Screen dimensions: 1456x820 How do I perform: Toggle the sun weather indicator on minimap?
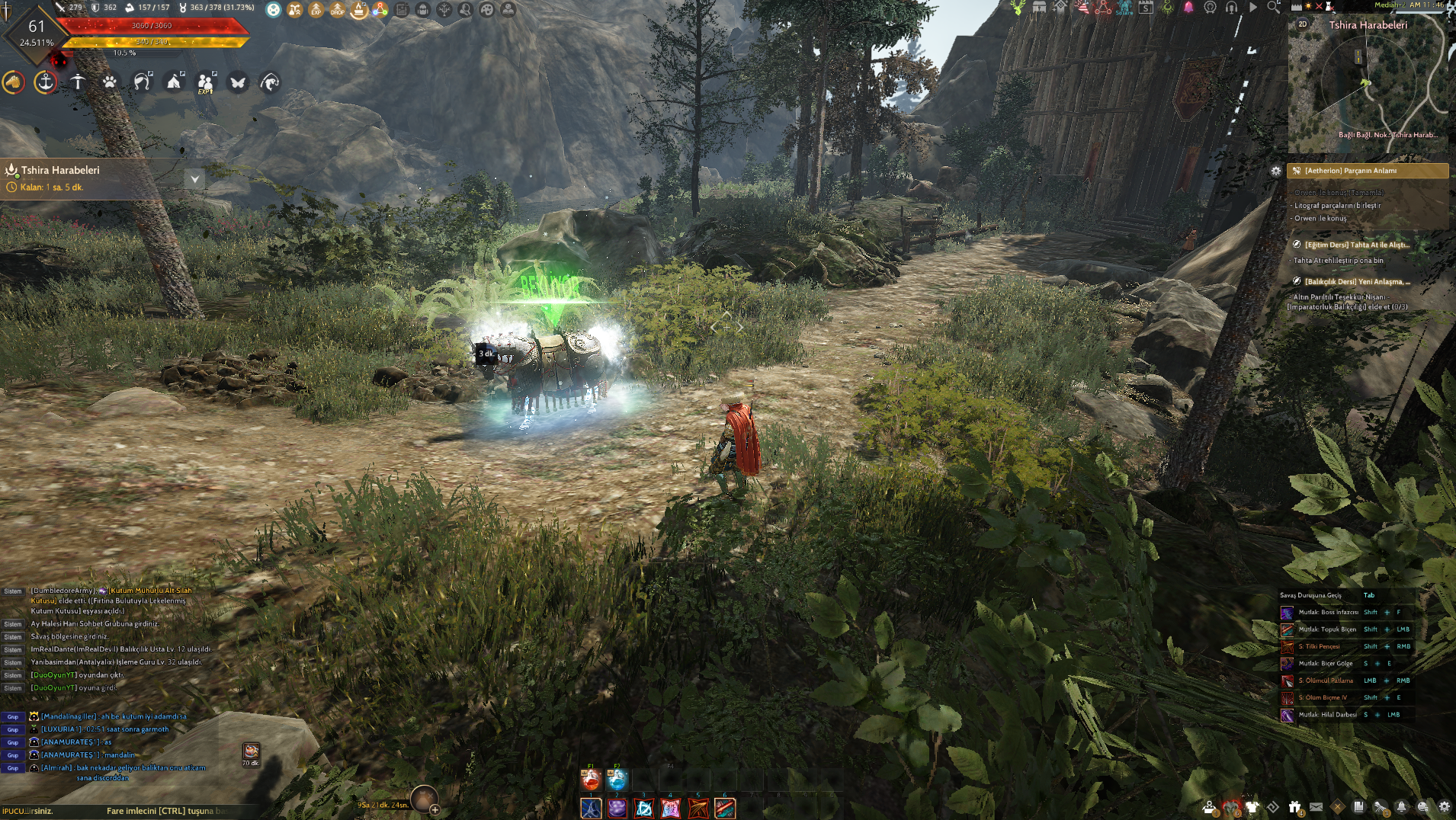1308,5
